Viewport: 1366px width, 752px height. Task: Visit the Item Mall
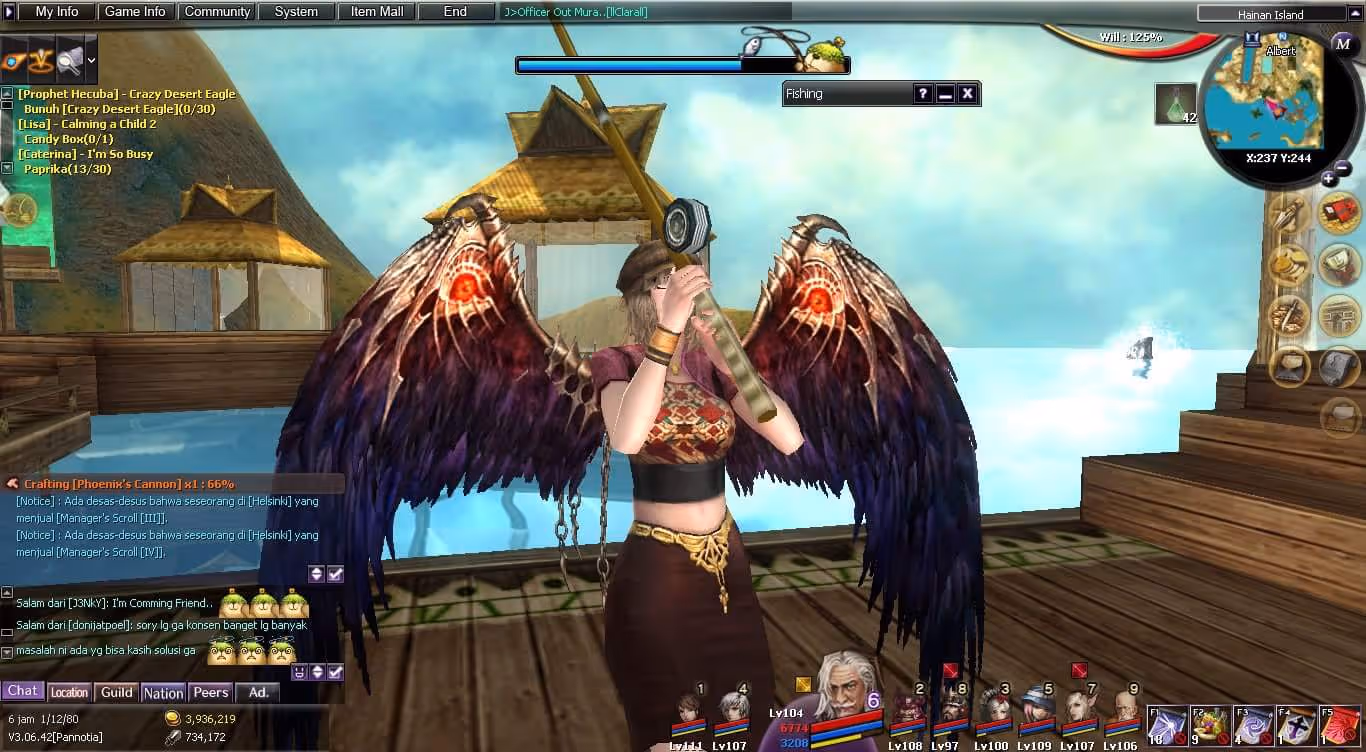[x=377, y=12]
